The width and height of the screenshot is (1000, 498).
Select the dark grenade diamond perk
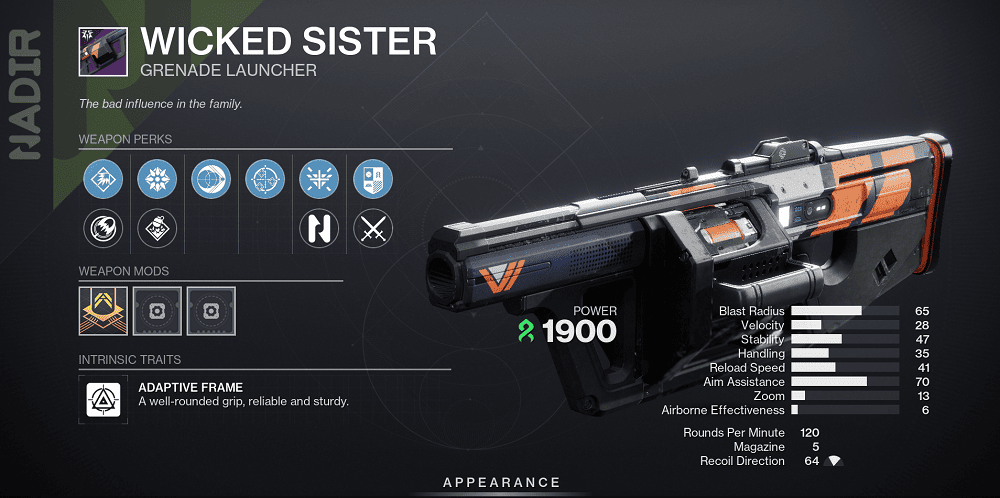[x=156, y=230]
